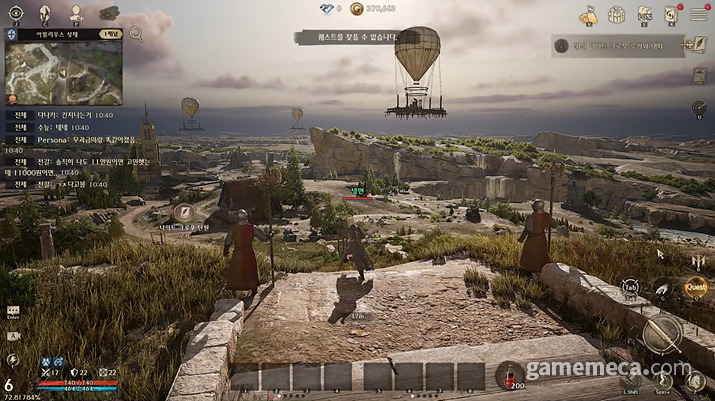Click the magnifying glass next to the minimap
Screen dimensions: 715x401
136,34
